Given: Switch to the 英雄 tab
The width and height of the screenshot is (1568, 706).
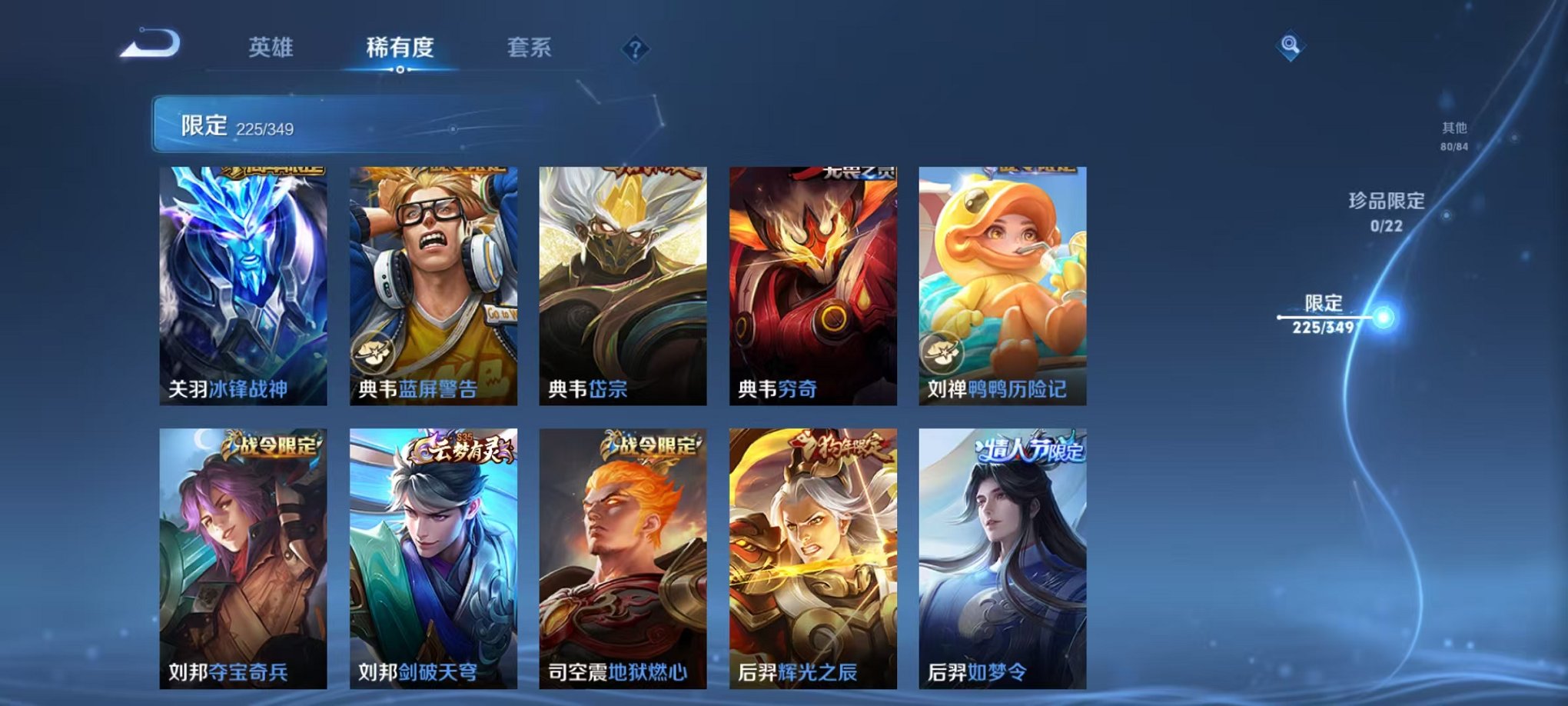Looking at the screenshot, I should (x=273, y=48).
